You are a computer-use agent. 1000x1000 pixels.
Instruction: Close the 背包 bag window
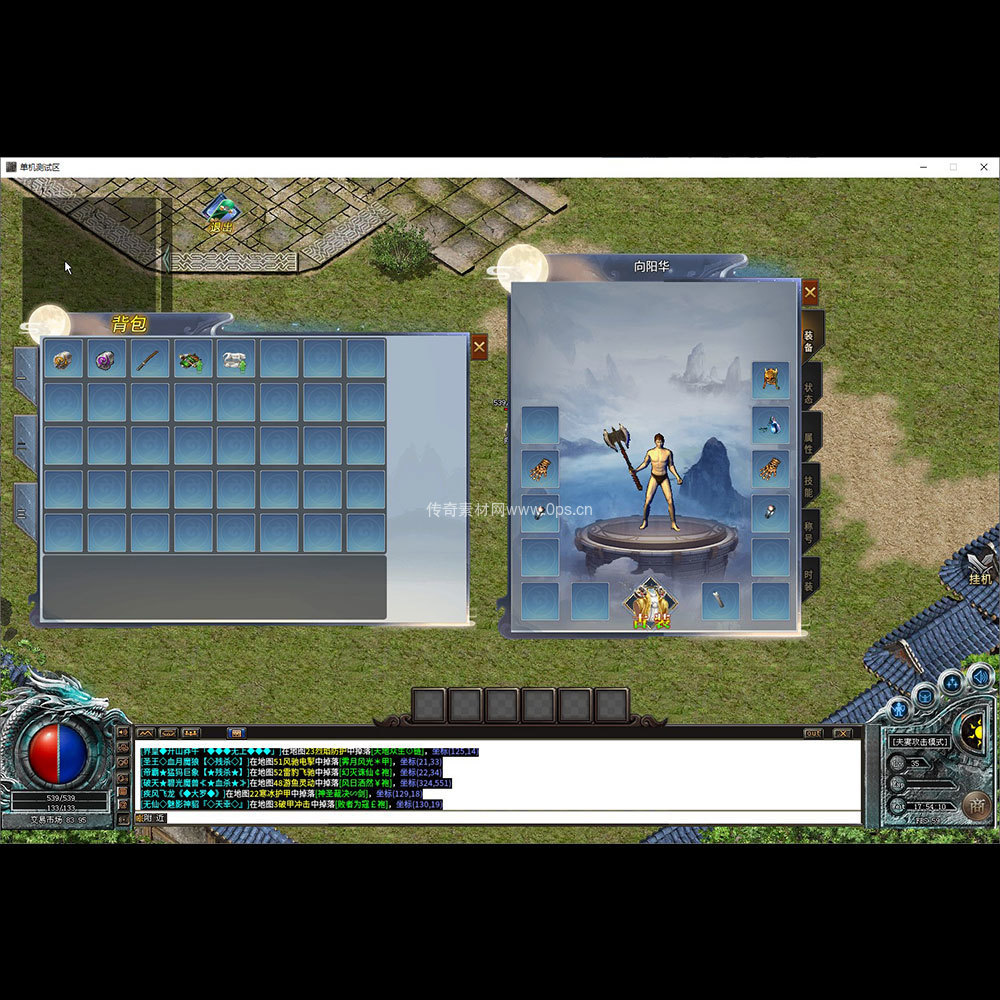click(x=479, y=347)
